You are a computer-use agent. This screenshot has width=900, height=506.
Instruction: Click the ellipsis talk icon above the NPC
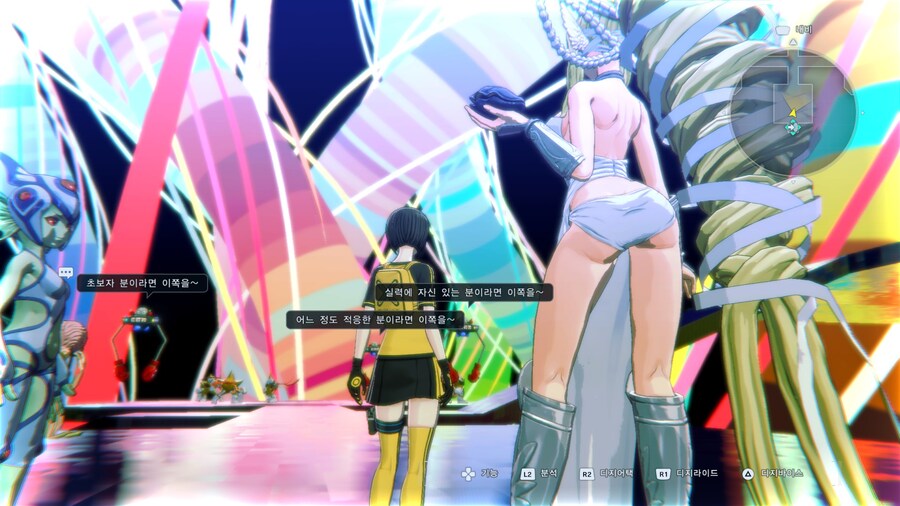click(x=66, y=272)
